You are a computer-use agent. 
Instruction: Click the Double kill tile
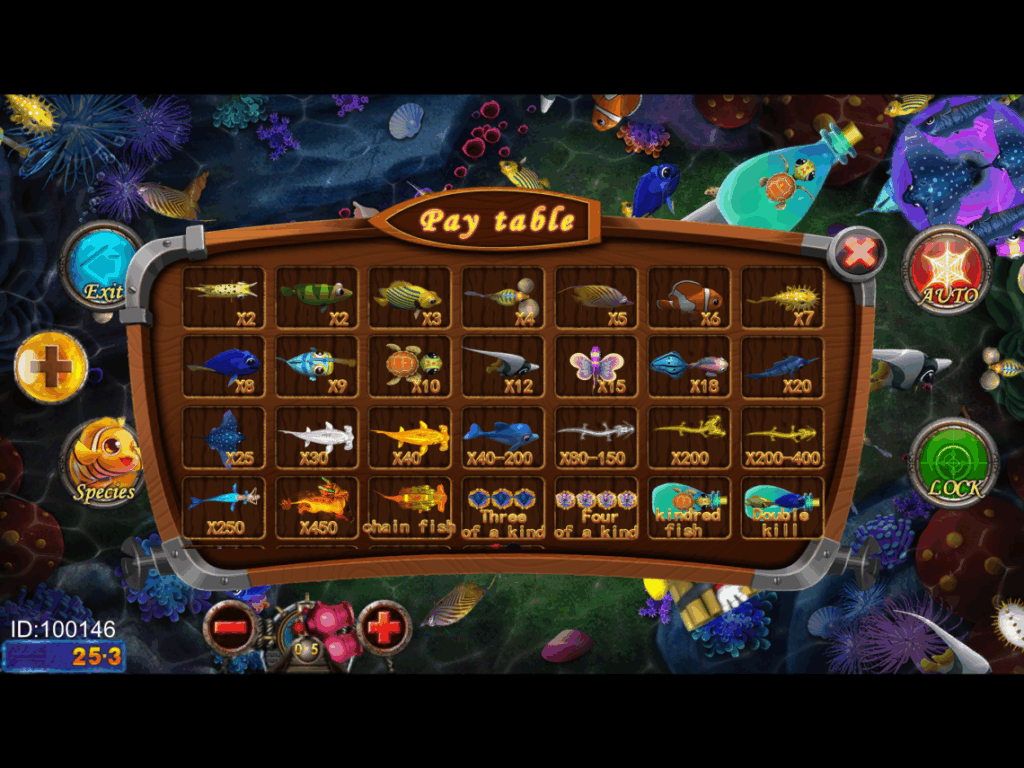coord(782,507)
